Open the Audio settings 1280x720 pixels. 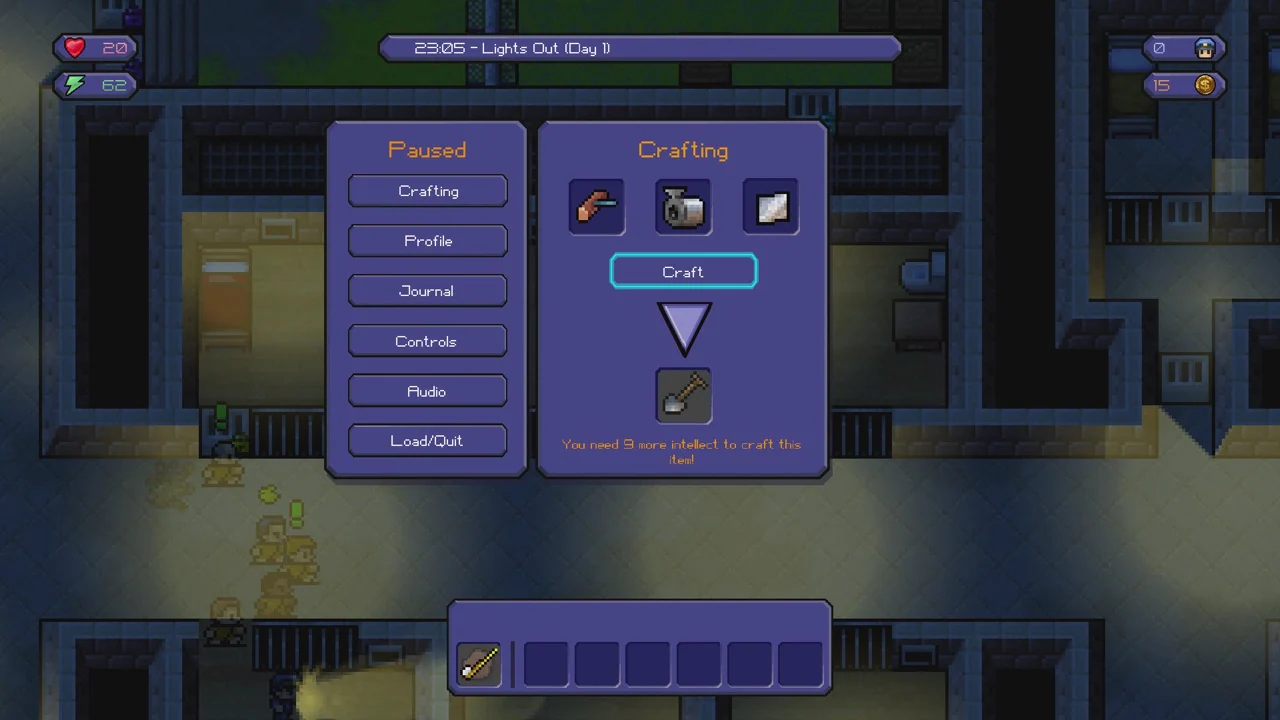tap(427, 391)
